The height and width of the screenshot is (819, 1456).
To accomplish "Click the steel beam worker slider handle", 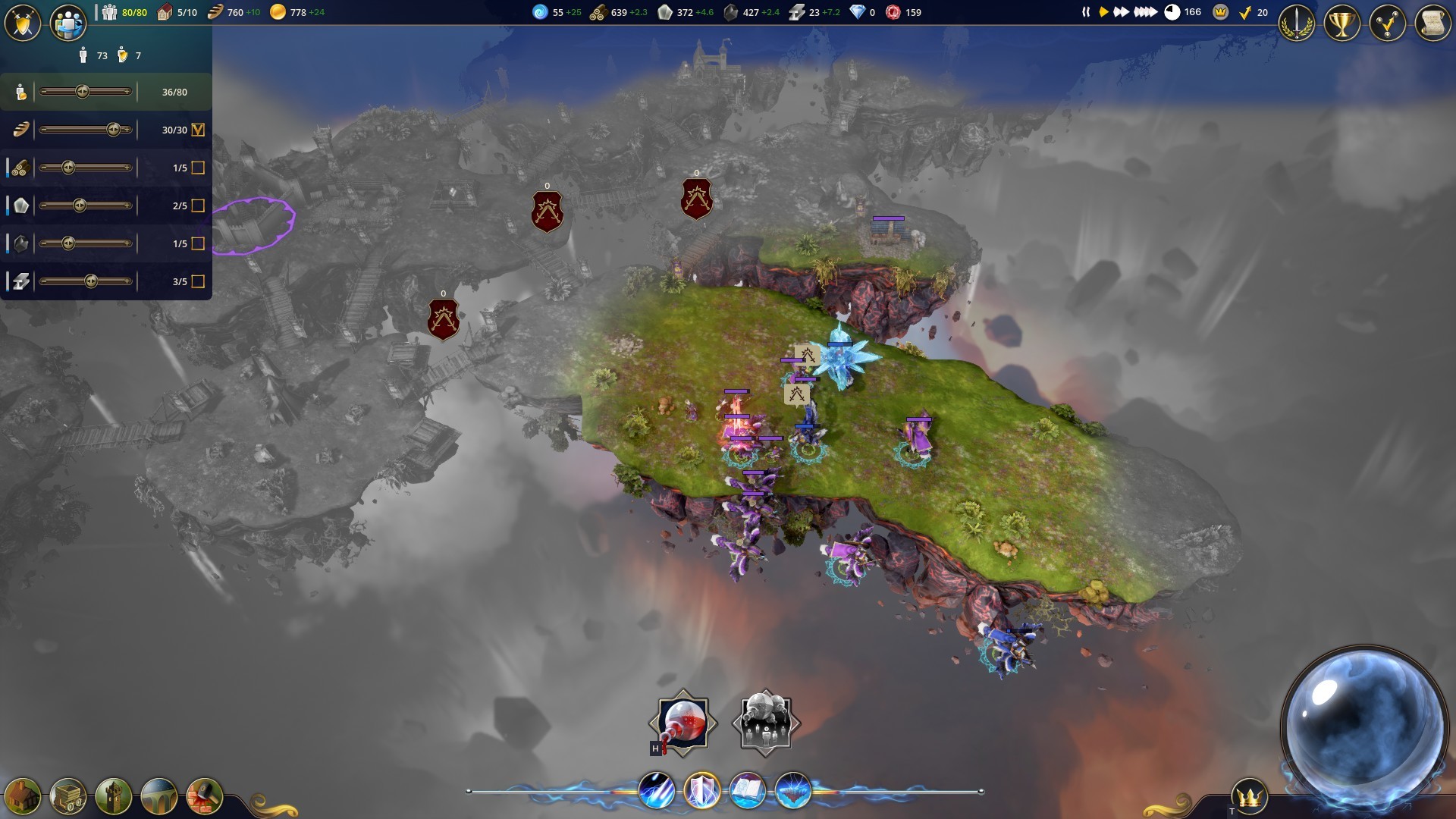I will pyautogui.click(x=91, y=281).
